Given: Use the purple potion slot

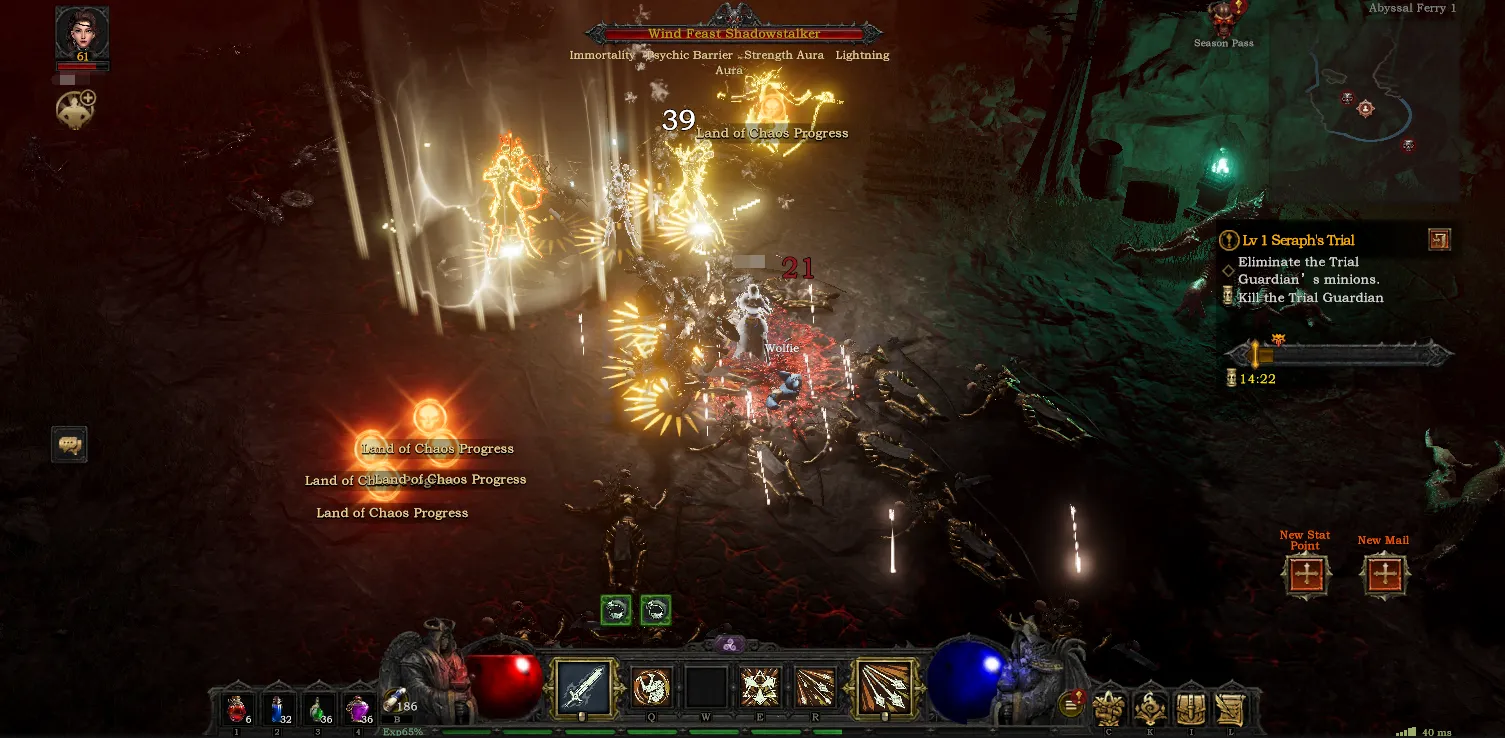Looking at the screenshot, I should point(359,709).
